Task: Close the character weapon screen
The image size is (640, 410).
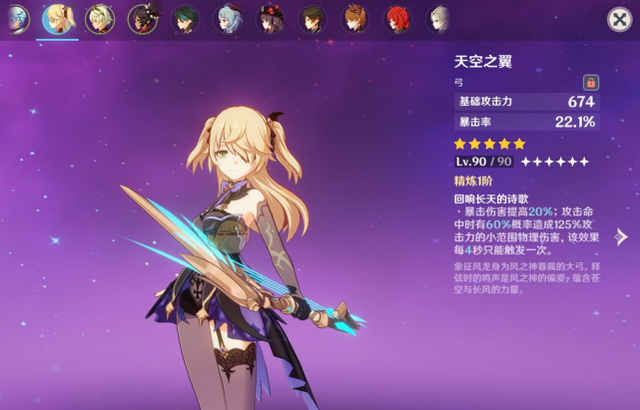Action: (619, 19)
